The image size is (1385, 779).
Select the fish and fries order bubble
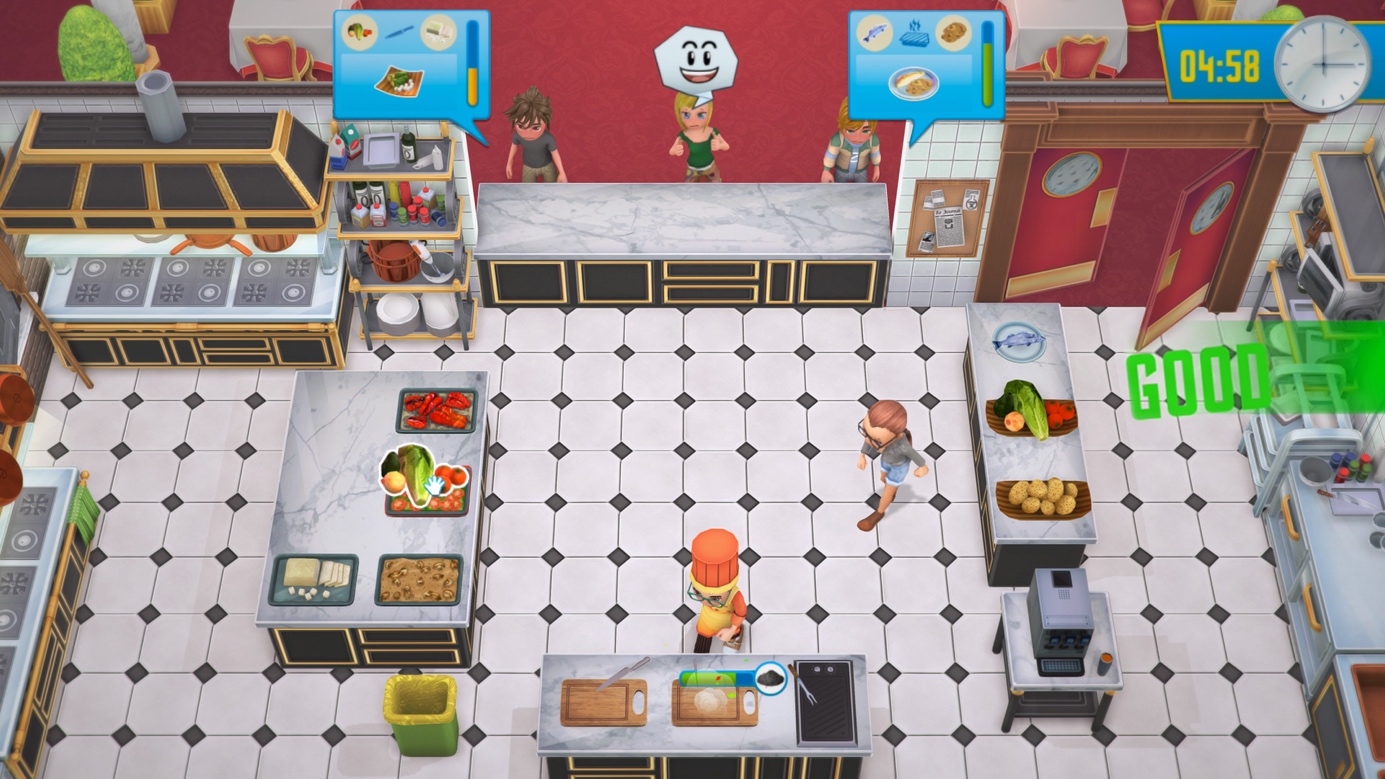(925, 64)
